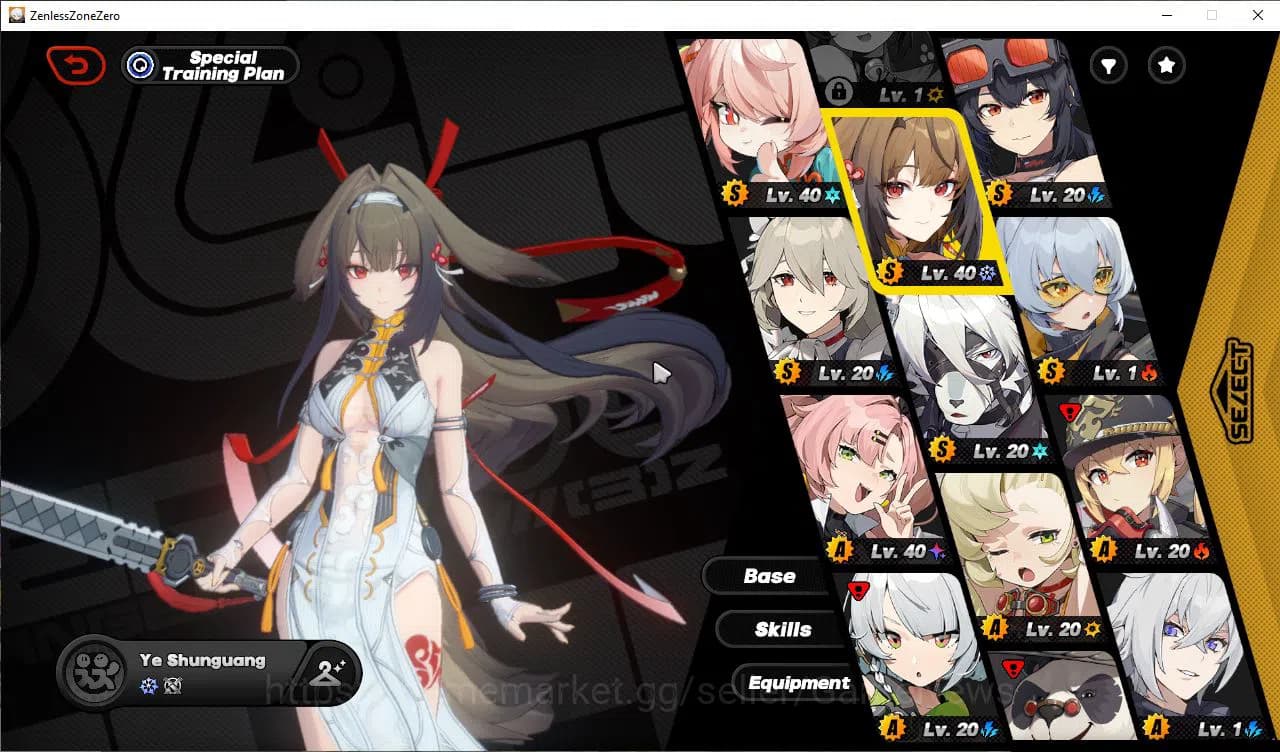The height and width of the screenshot is (752, 1280).
Task: Click the lock icon on the locked agent
Action: pos(840,92)
